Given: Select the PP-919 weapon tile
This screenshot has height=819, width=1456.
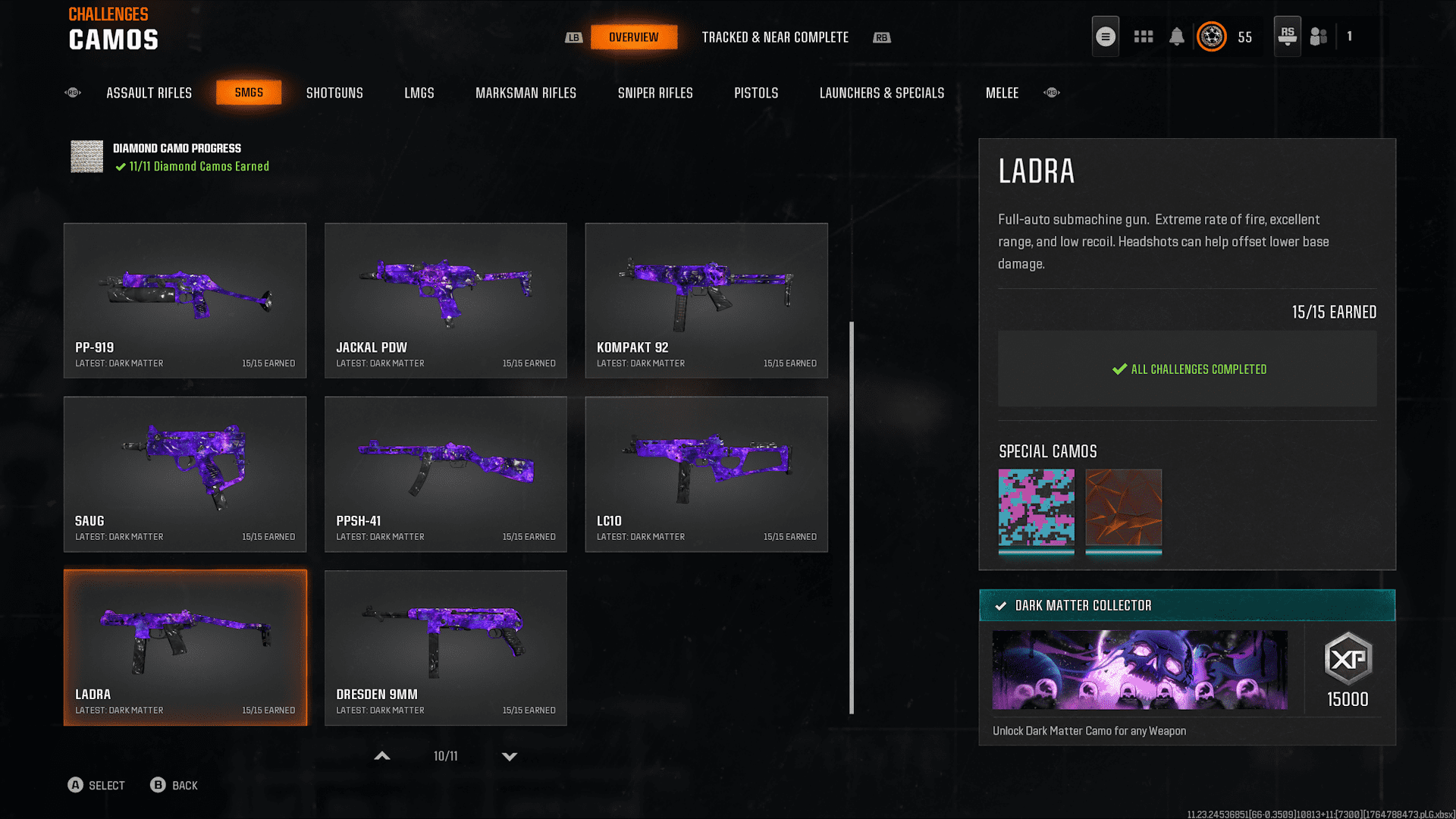Looking at the screenshot, I should [x=185, y=300].
